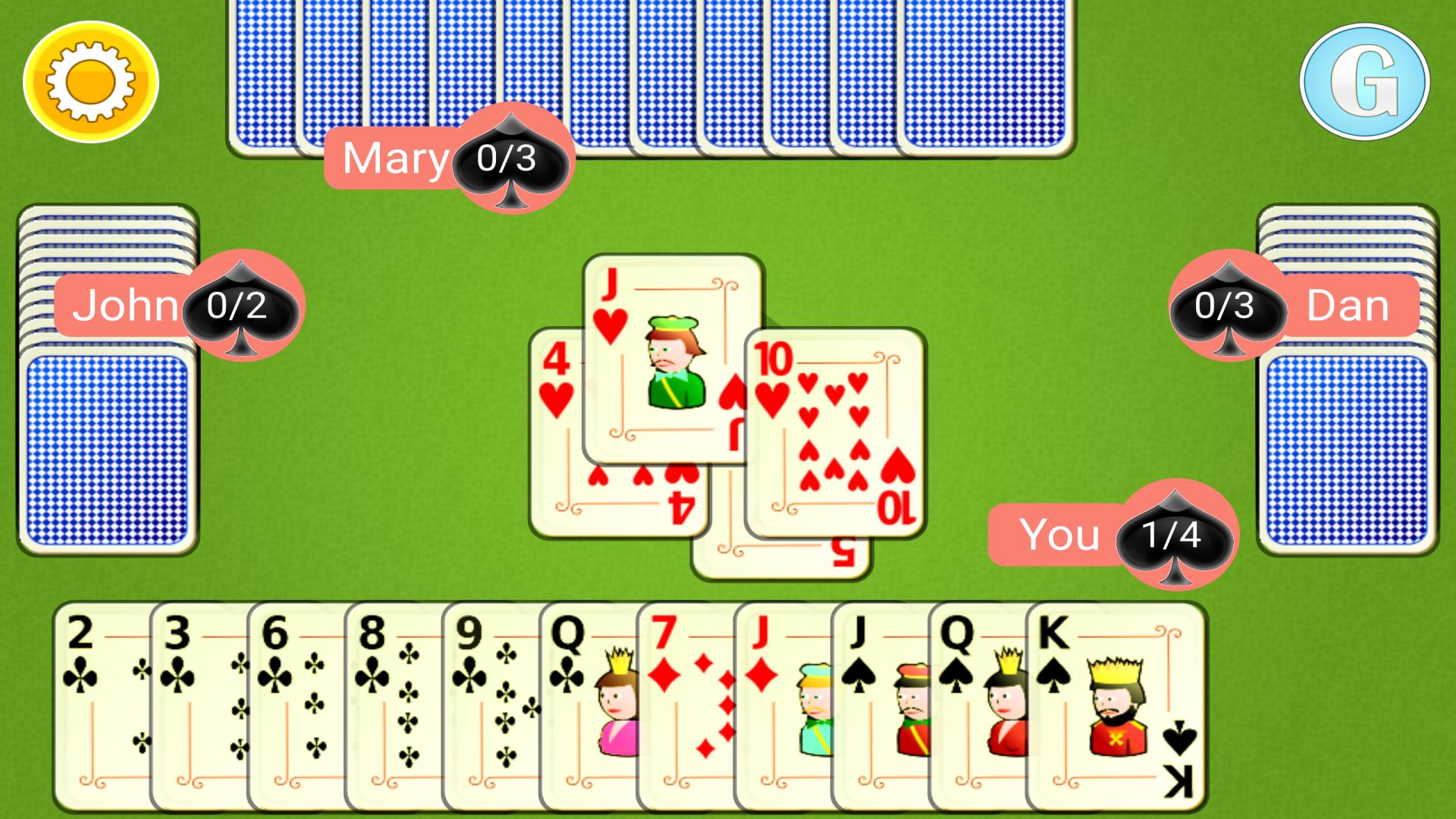Click Mary's card backs at the top
Image resolution: width=1456 pixels, height=819 pixels.
coord(645,68)
